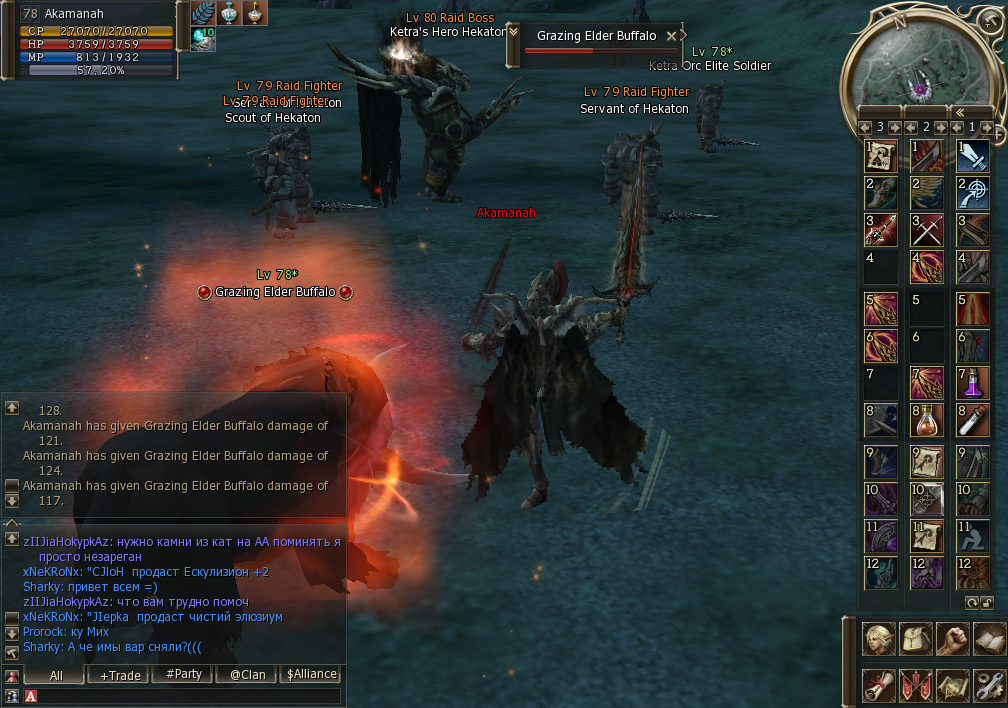Click the Grazing Elder Buffalo target frame
The height and width of the screenshot is (708, 1008).
point(597,43)
